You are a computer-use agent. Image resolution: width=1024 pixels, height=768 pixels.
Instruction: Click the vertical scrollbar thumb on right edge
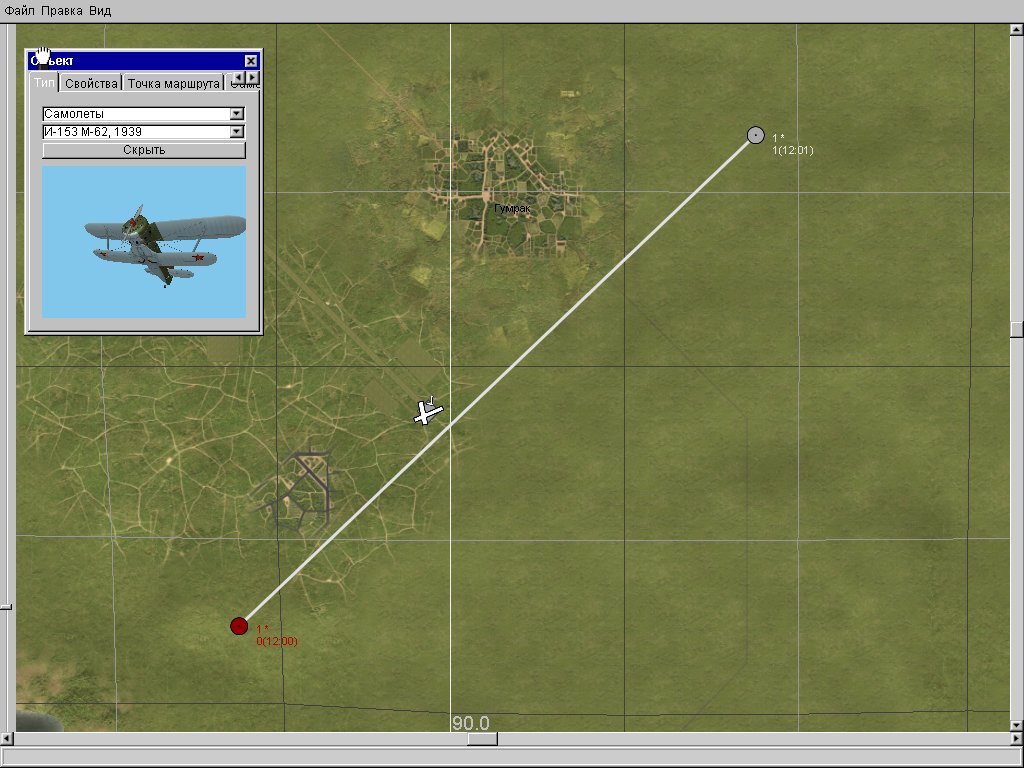pos(1017,330)
